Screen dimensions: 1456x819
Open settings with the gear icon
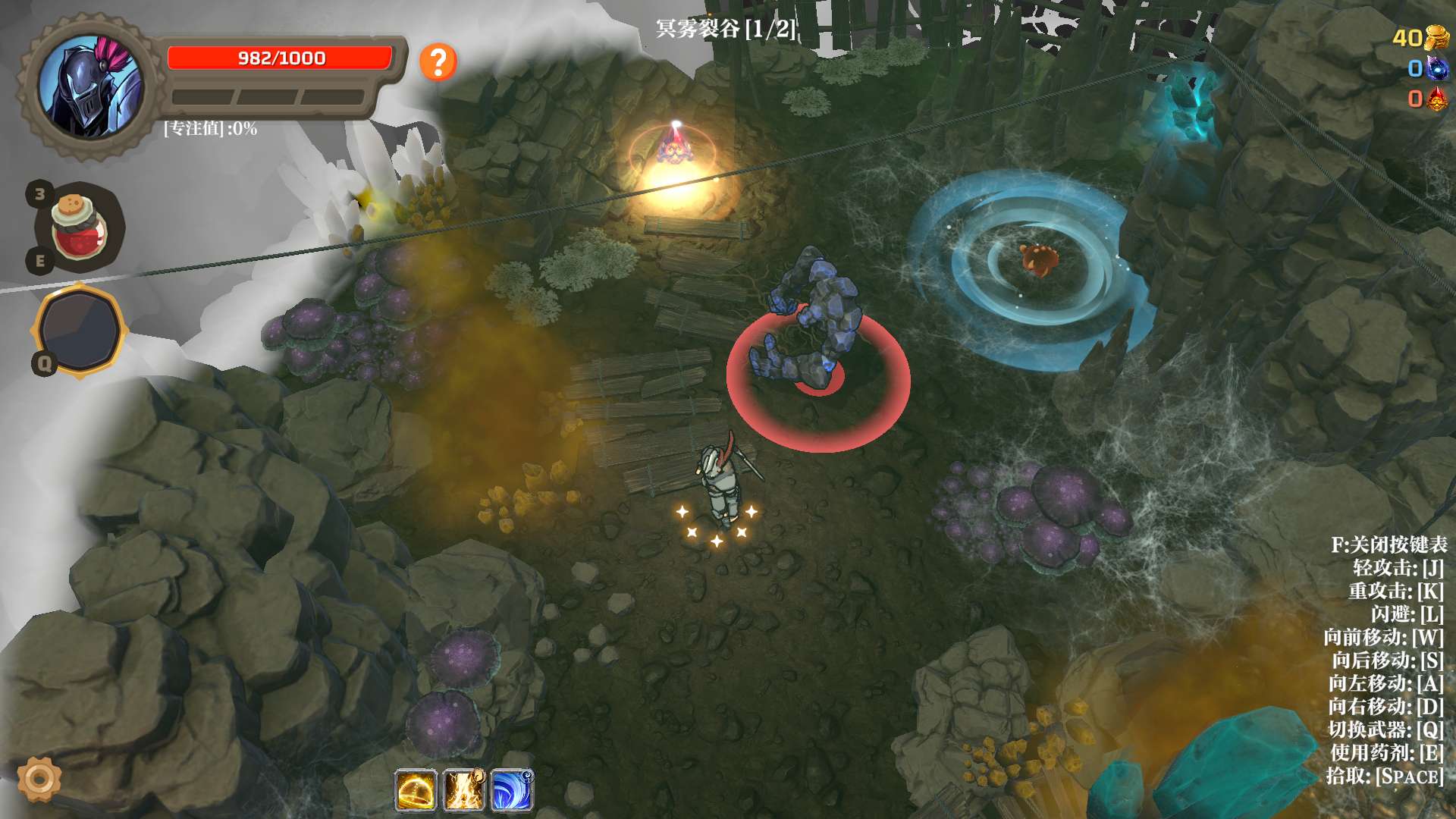click(x=39, y=778)
